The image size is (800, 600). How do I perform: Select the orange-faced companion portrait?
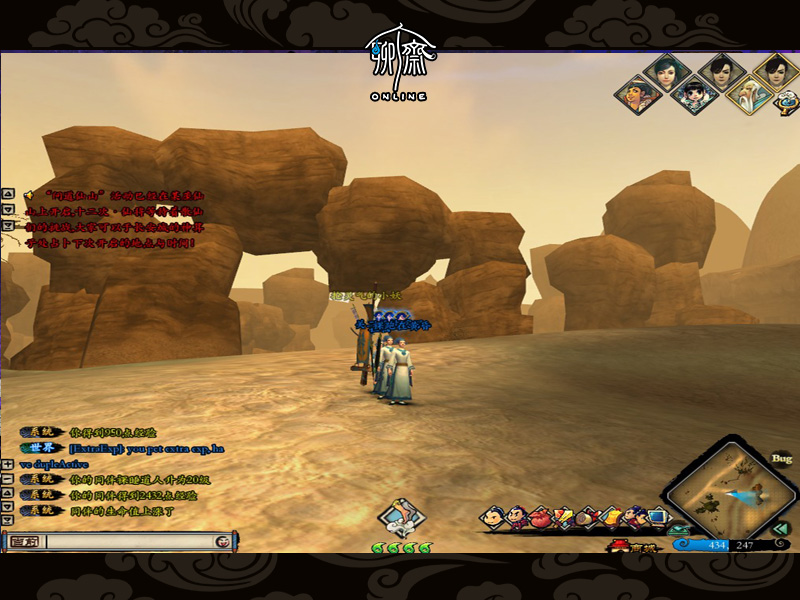(x=638, y=96)
